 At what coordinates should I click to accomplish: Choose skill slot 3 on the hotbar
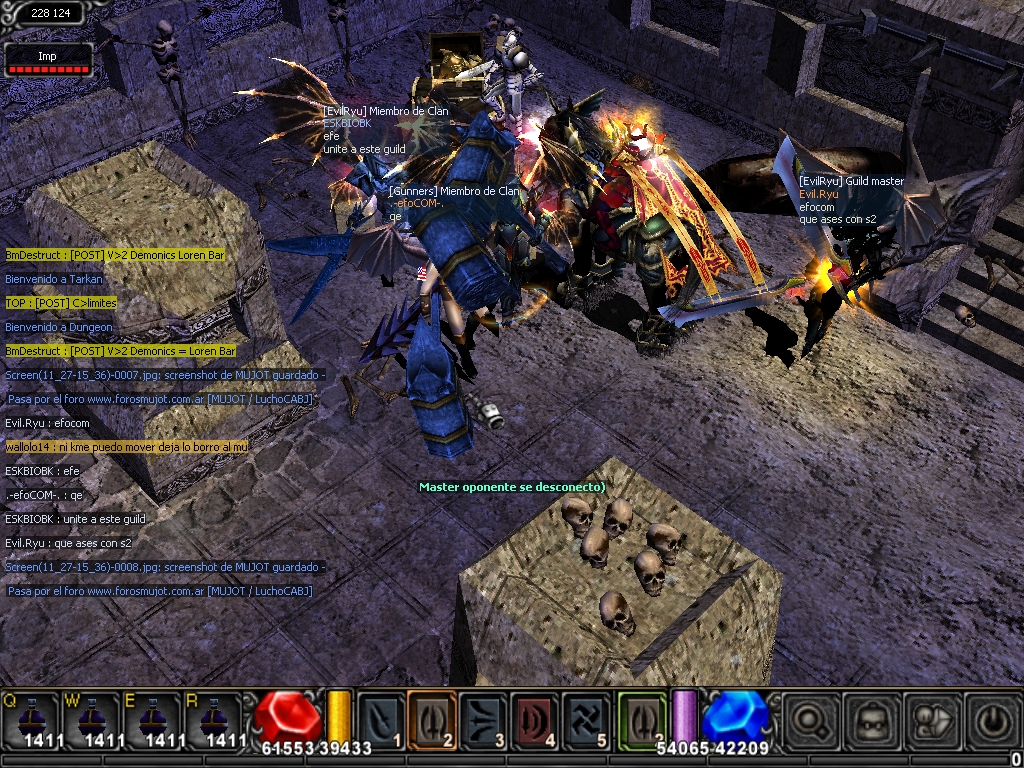click(x=484, y=719)
